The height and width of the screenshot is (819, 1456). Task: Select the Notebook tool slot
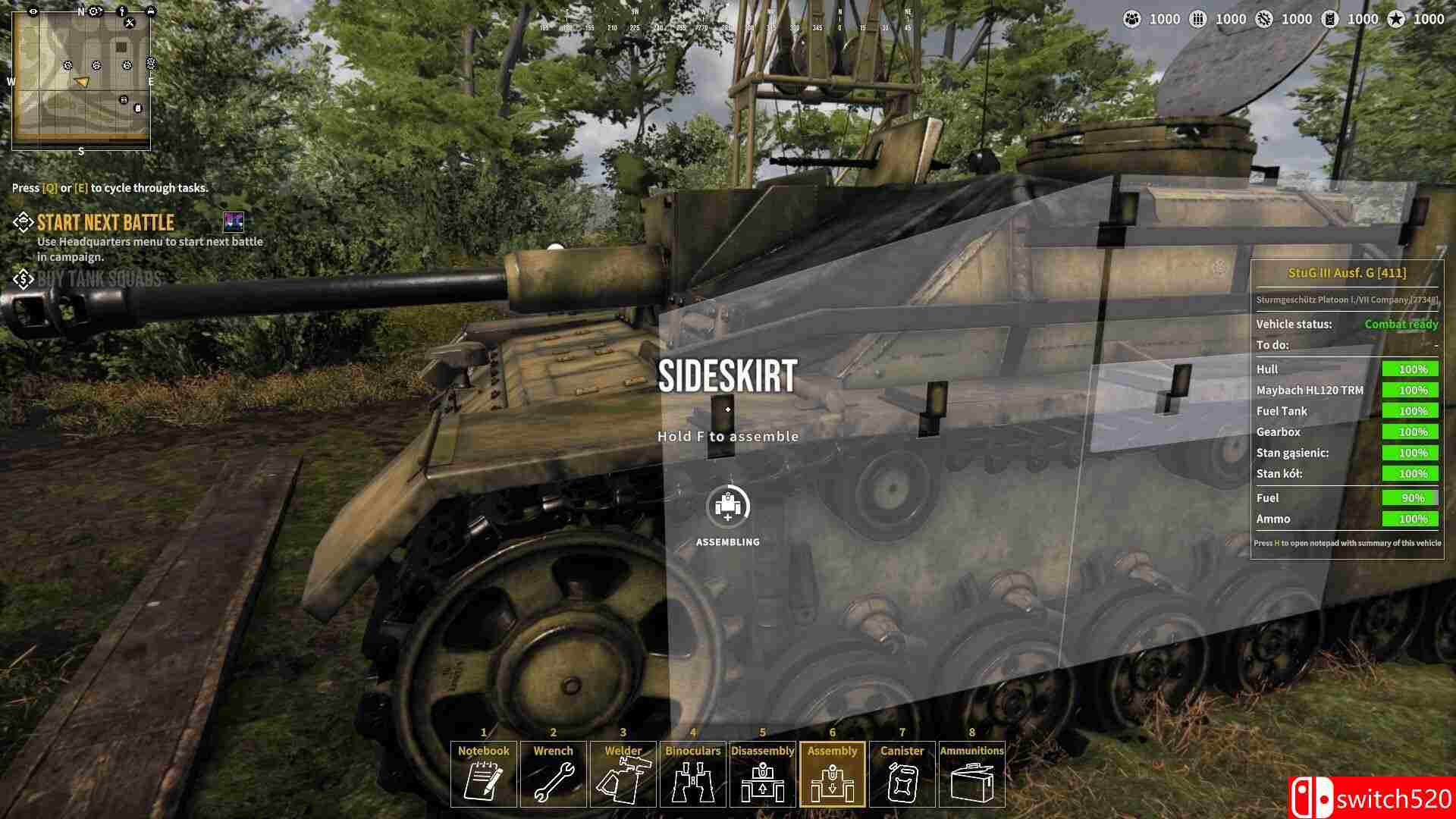point(484,774)
